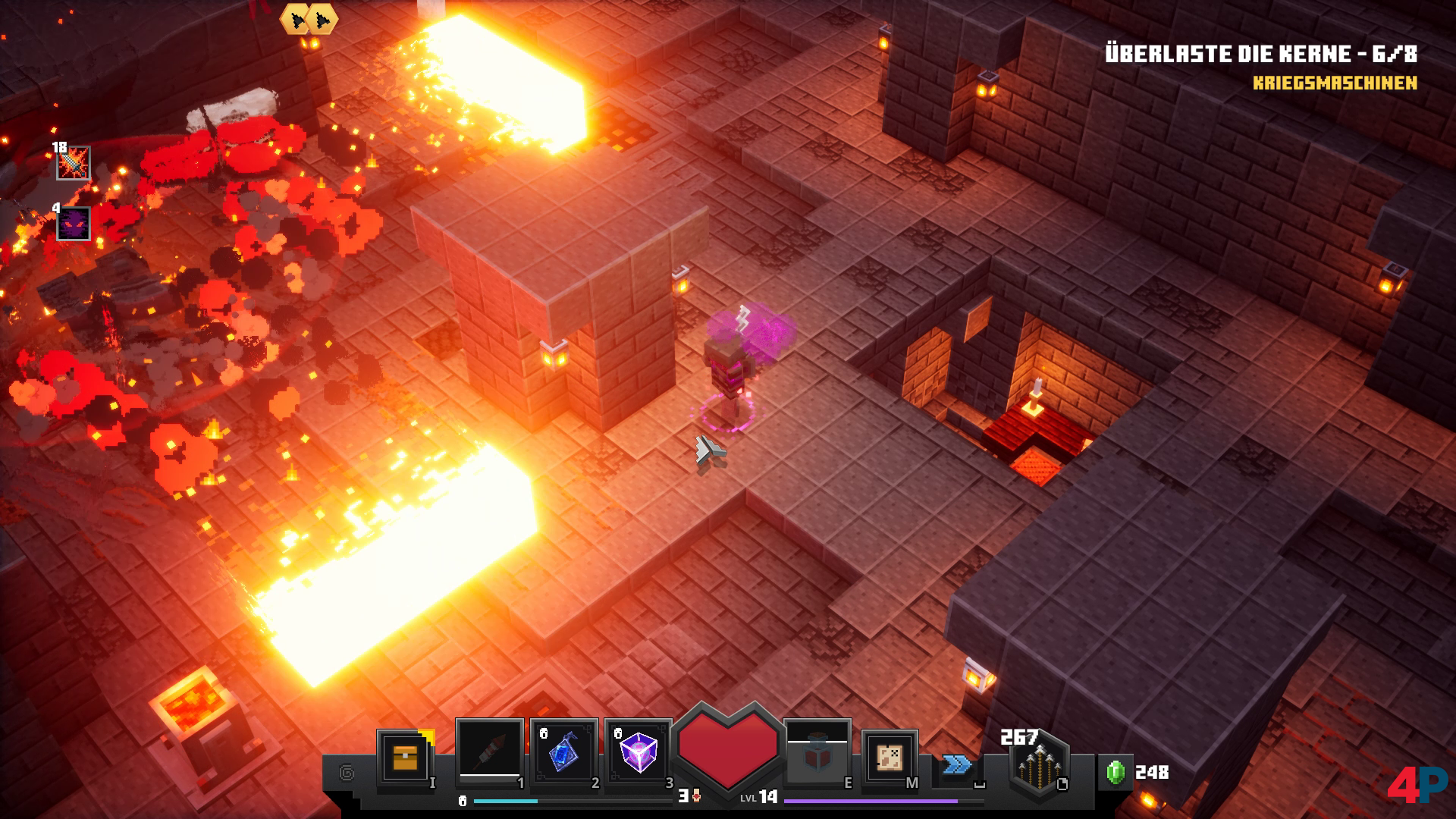The width and height of the screenshot is (1456, 819).
Task: Click the purple shadow face status icon
Action: [x=74, y=224]
